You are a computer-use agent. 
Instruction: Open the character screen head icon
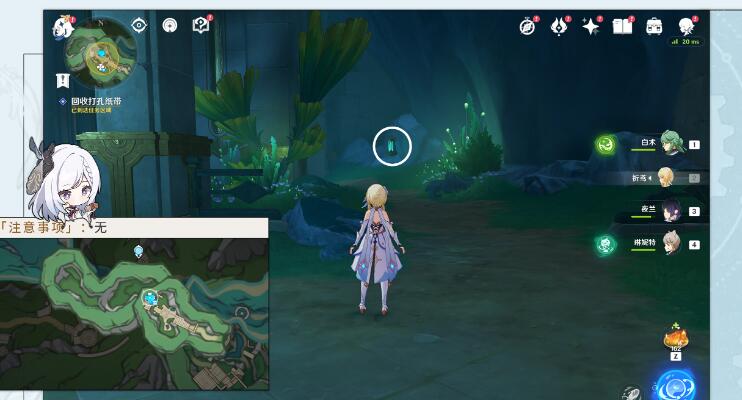tap(686, 27)
